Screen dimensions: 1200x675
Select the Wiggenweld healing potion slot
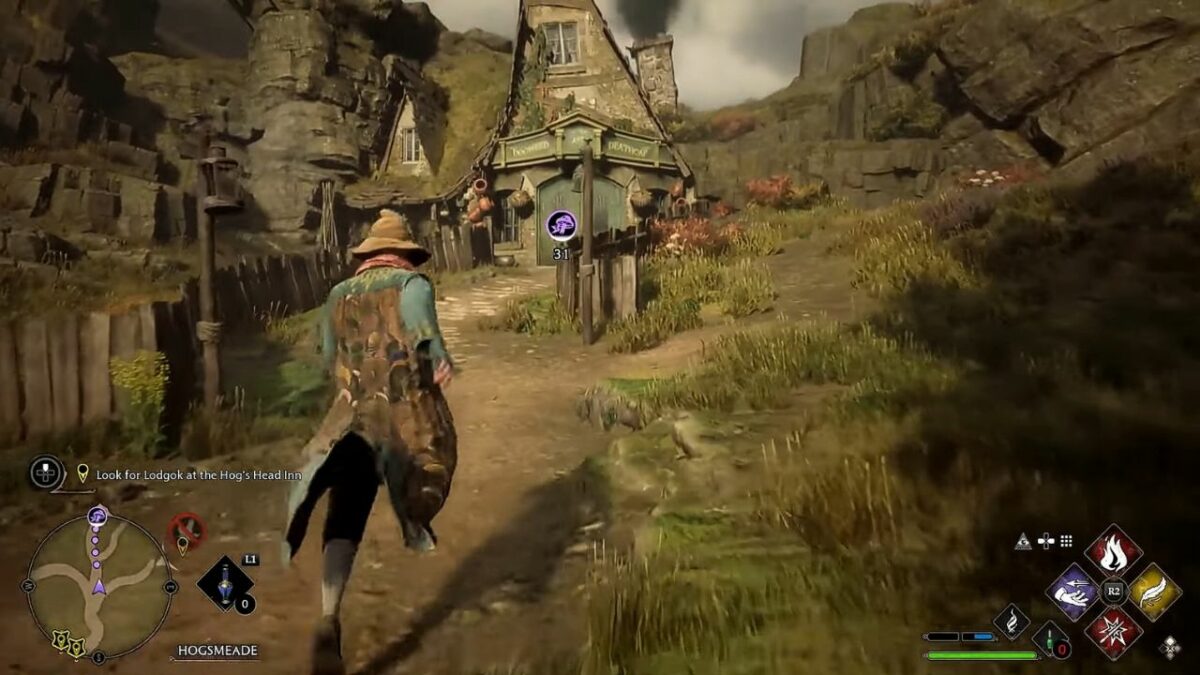click(1050, 639)
